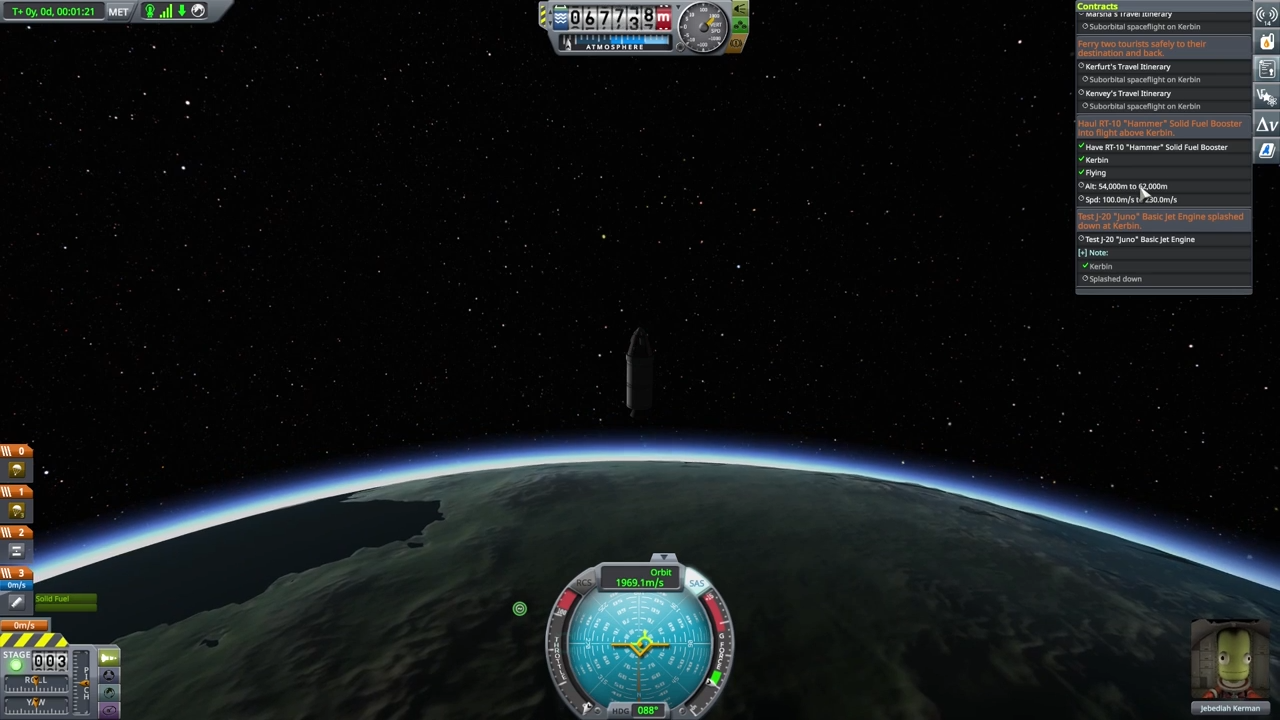Open the Delta-v readout panel
The height and width of the screenshot is (720, 1280).
coord(1266,123)
